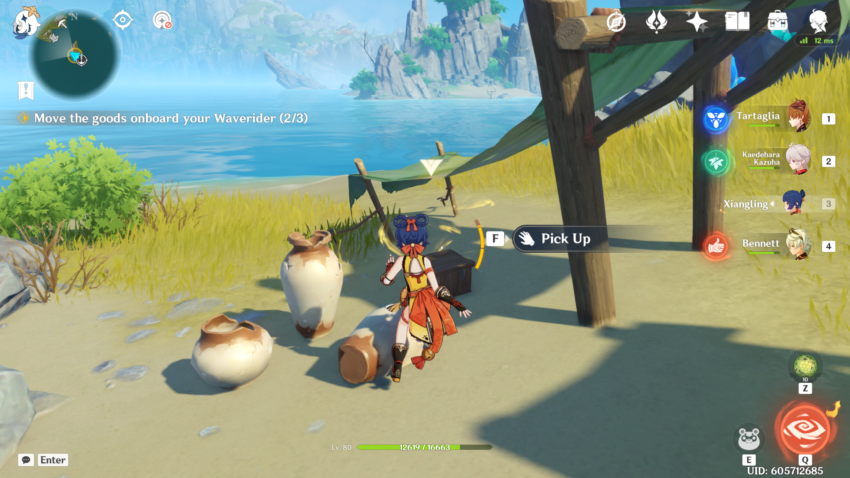The width and height of the screenshot is (850, 478).
Task: Open the compass events icon
Action: (616, 21)
